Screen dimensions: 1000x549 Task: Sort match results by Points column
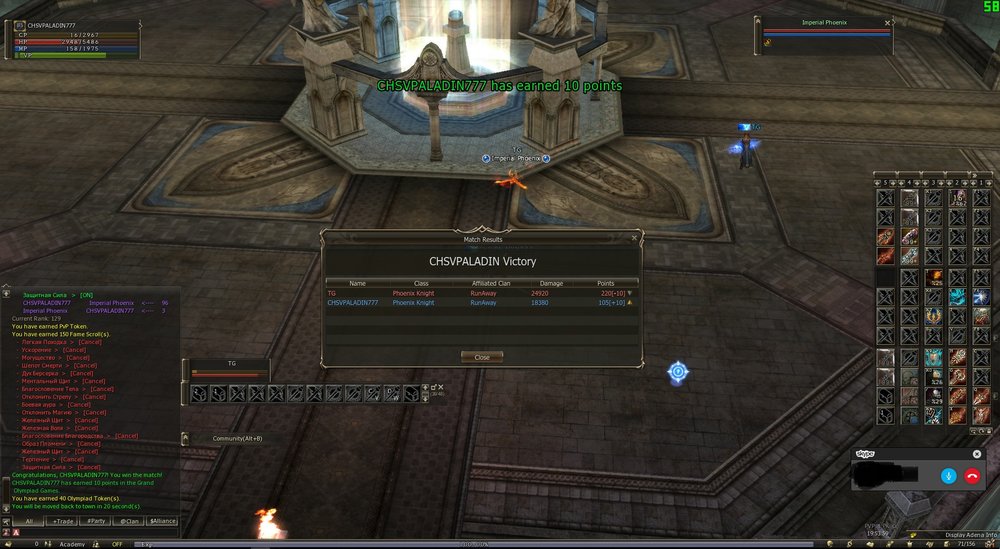[605, 283]
